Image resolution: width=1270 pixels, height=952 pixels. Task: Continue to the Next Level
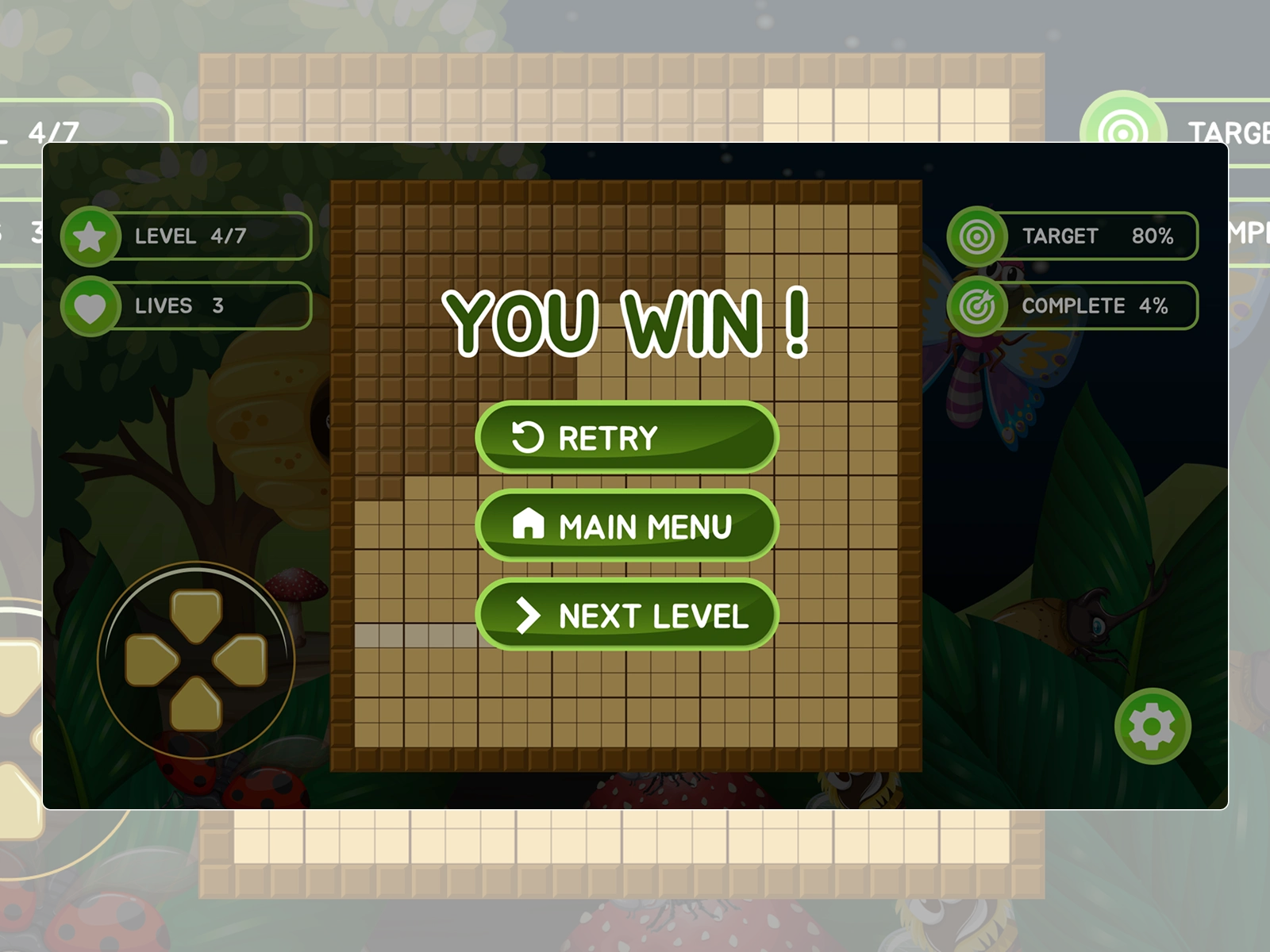tap(626, 615)
